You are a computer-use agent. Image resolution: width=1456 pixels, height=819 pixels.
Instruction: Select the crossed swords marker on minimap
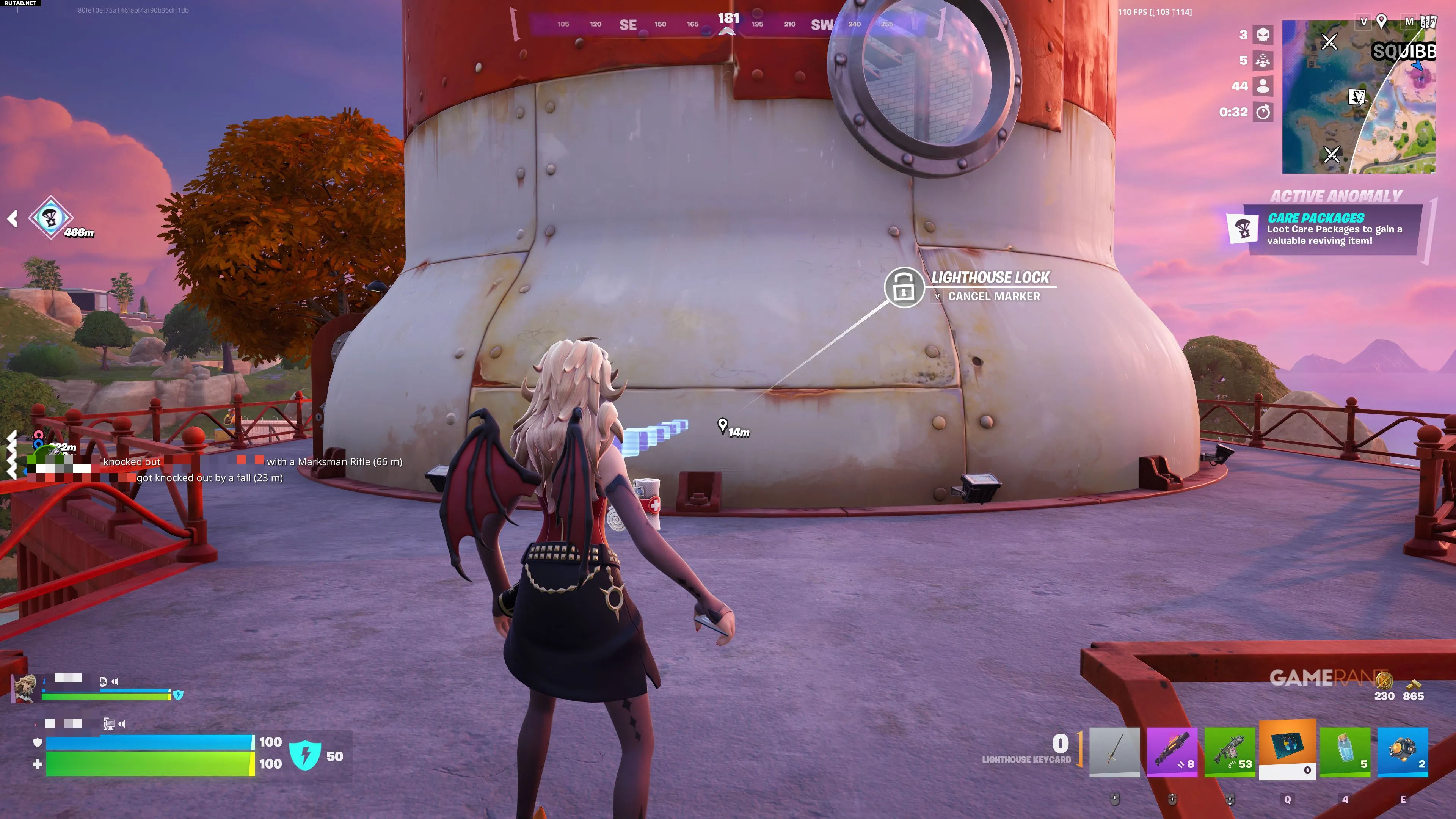(x=1329, y=41)
